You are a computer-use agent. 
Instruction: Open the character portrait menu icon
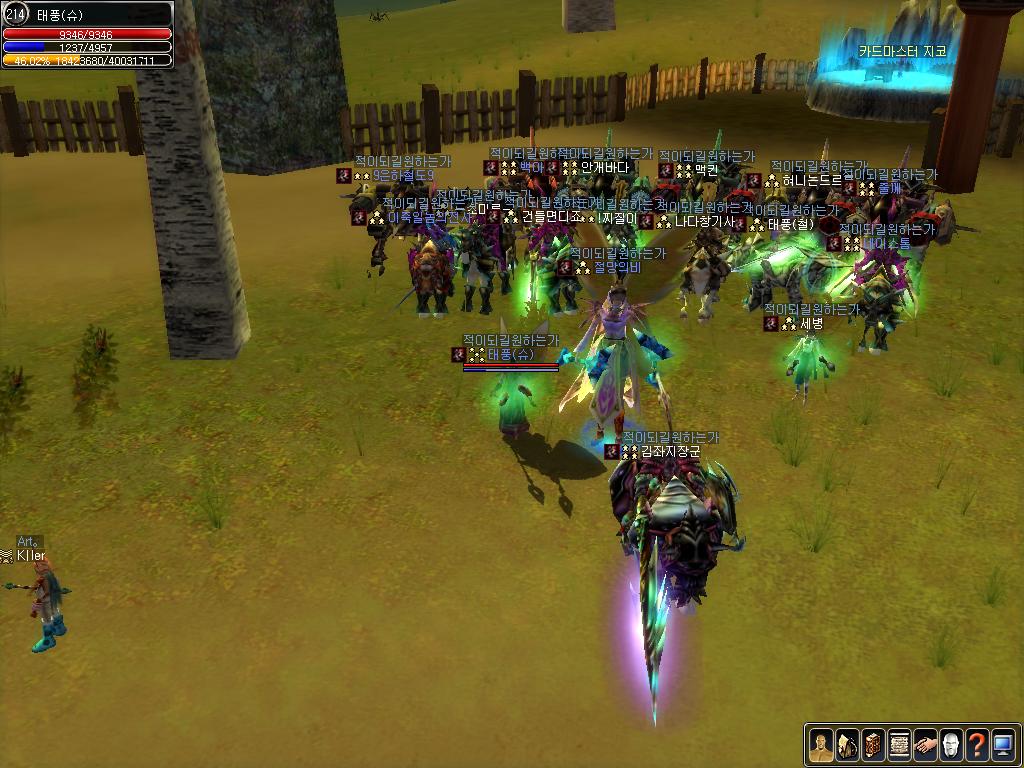coord(821,744)
